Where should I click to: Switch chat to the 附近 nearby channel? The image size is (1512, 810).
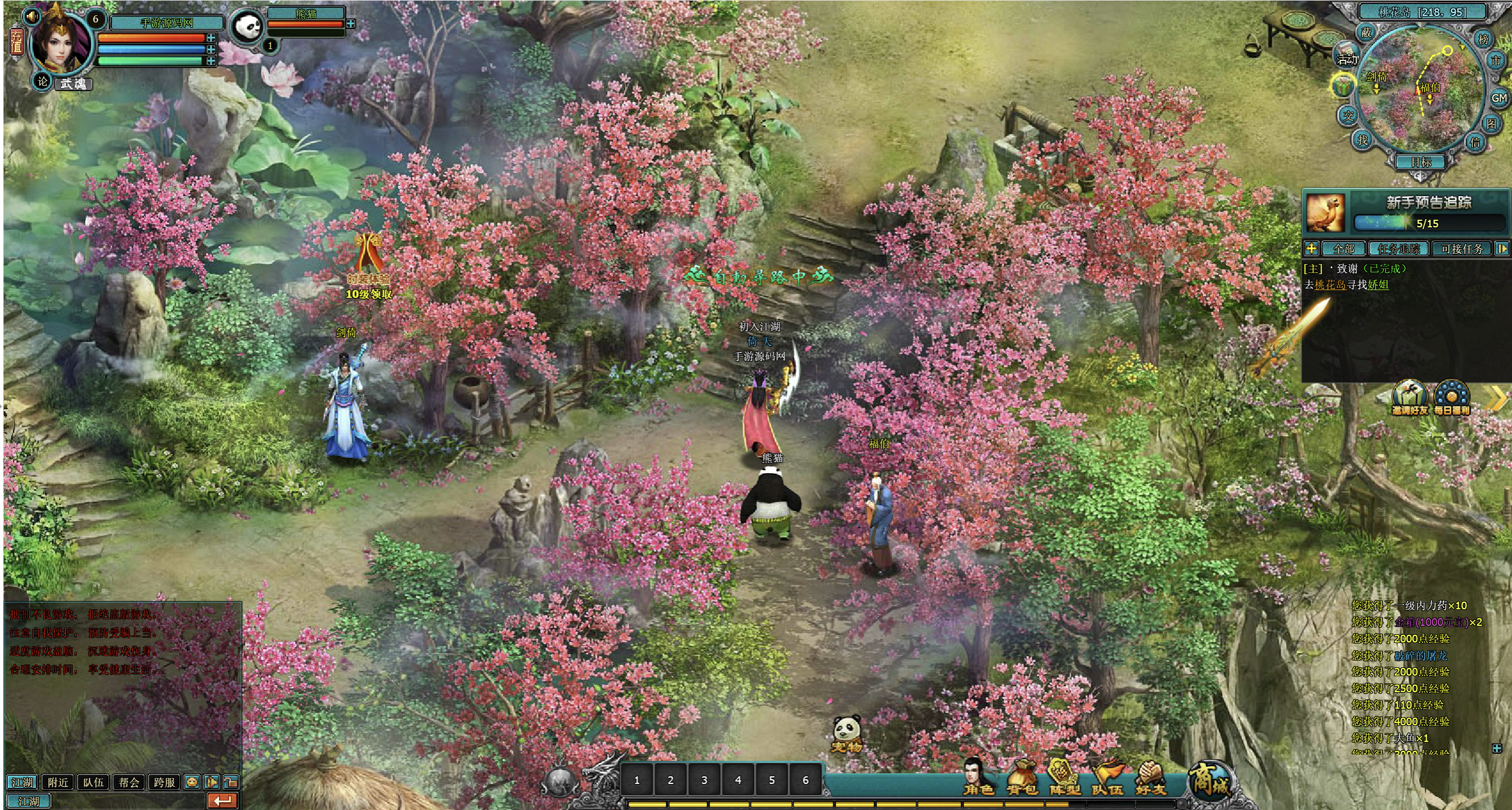click(x=58, y=782)
